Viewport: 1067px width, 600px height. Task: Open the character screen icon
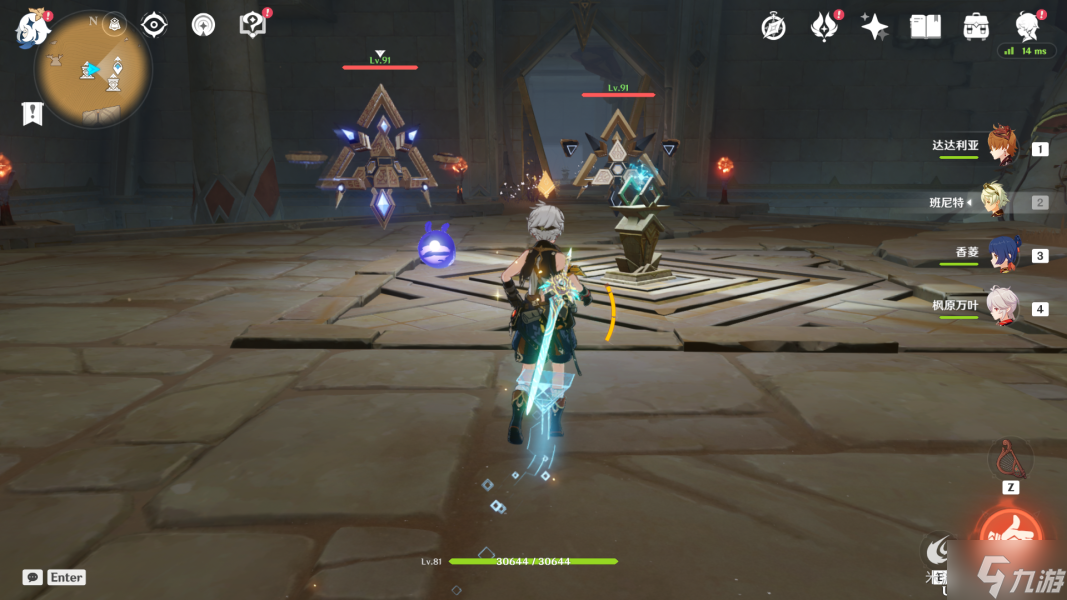pos(1026,27)
